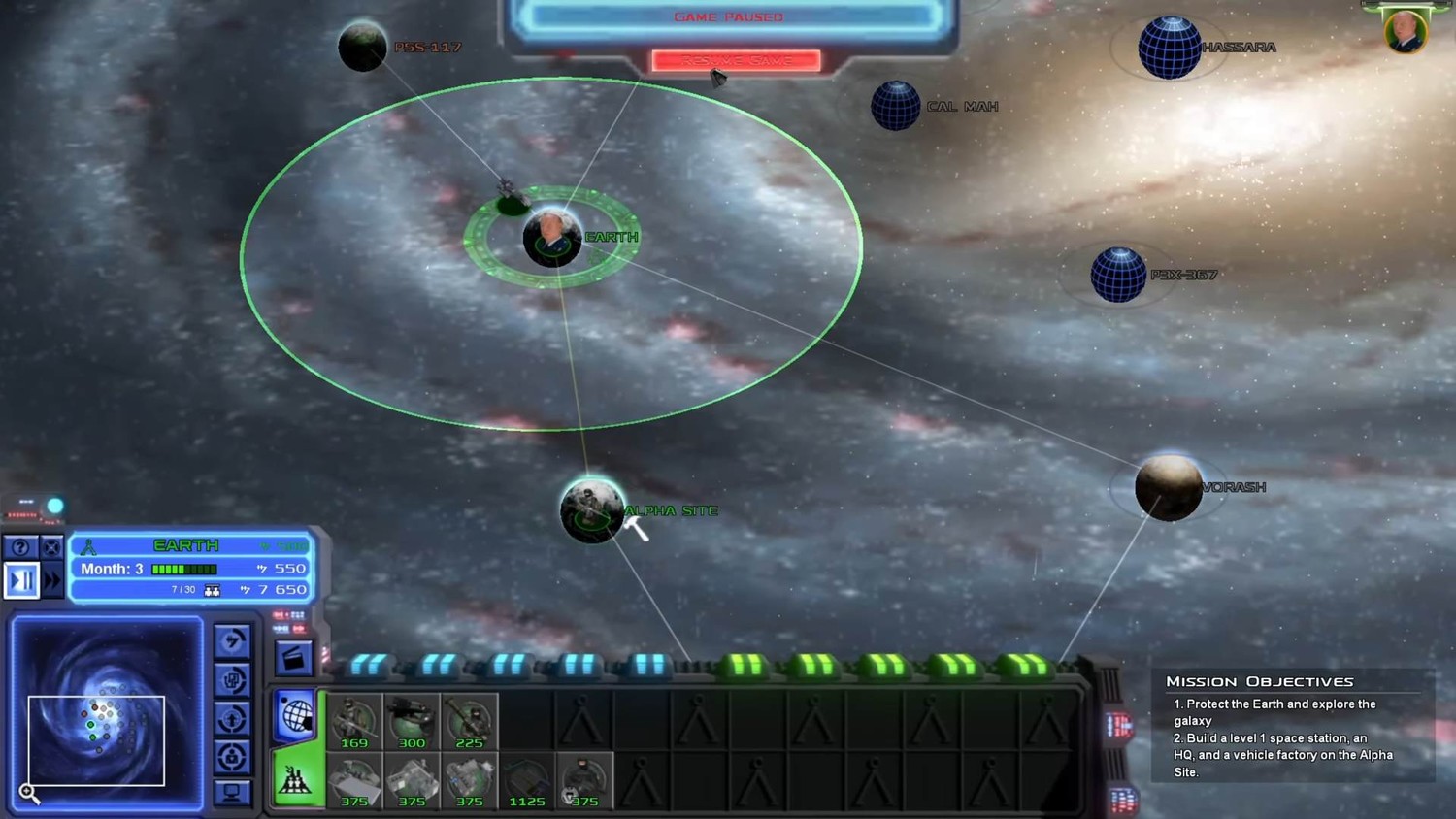Zoom with the minimap magnifier icon

[29, 794]
